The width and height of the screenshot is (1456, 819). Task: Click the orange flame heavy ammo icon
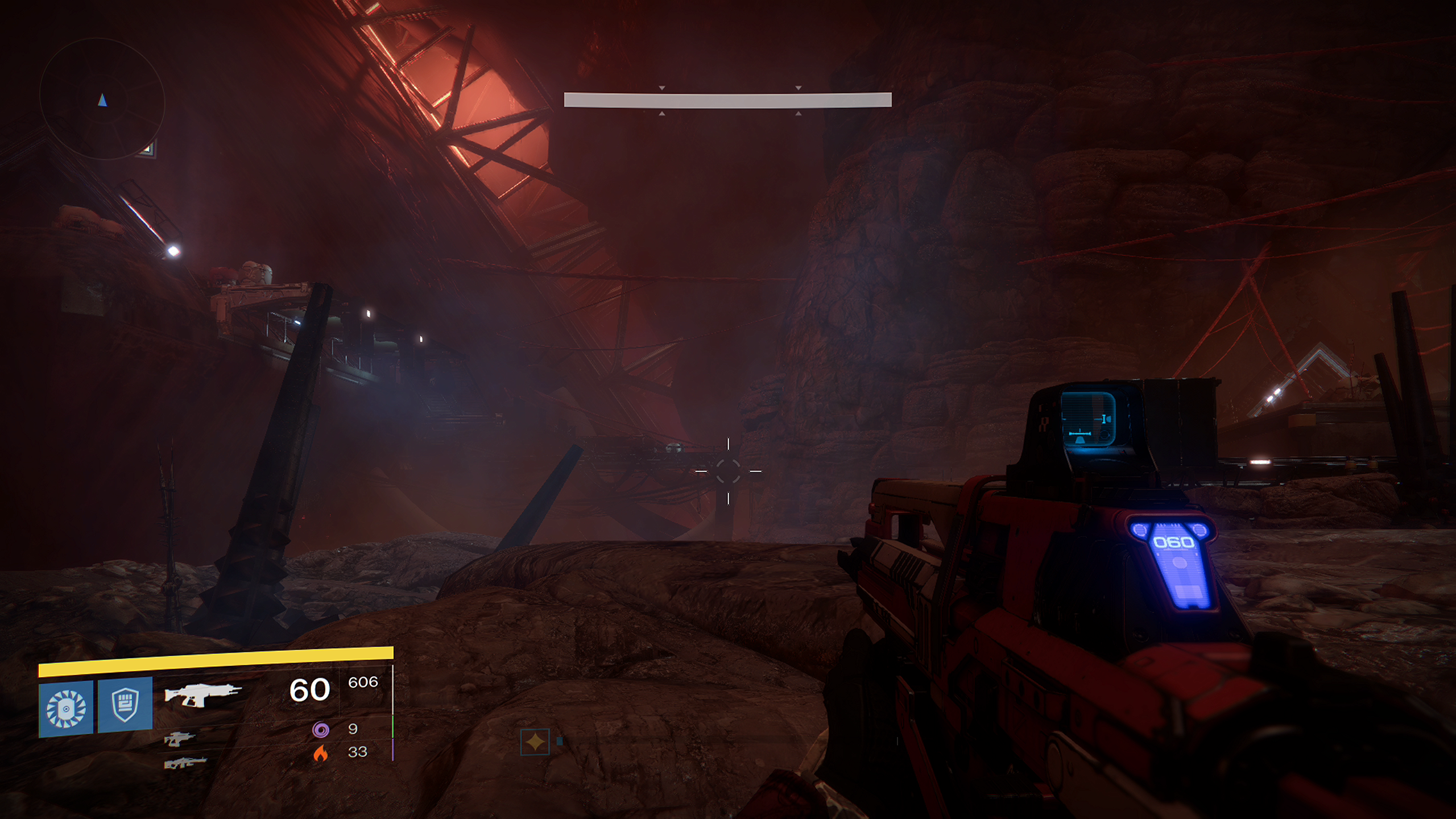pyautogui.click(x=321, y=752)
